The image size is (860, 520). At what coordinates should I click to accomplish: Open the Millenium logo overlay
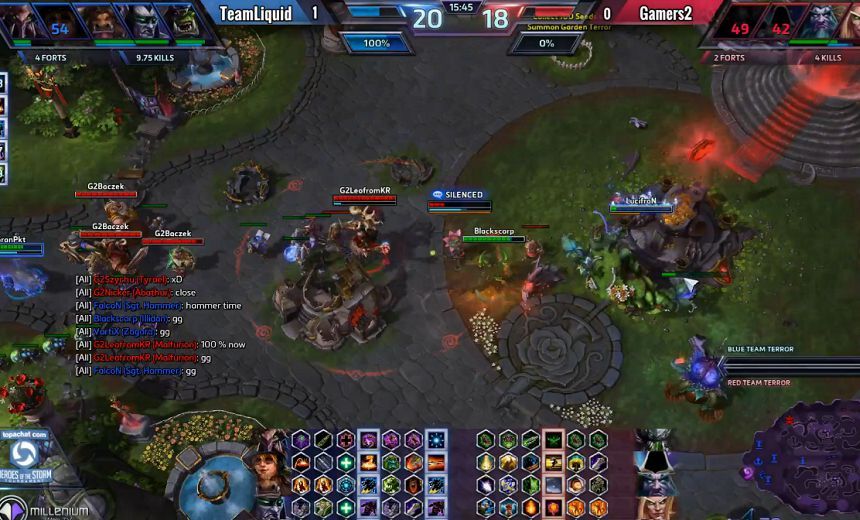(x=45, y=510)
